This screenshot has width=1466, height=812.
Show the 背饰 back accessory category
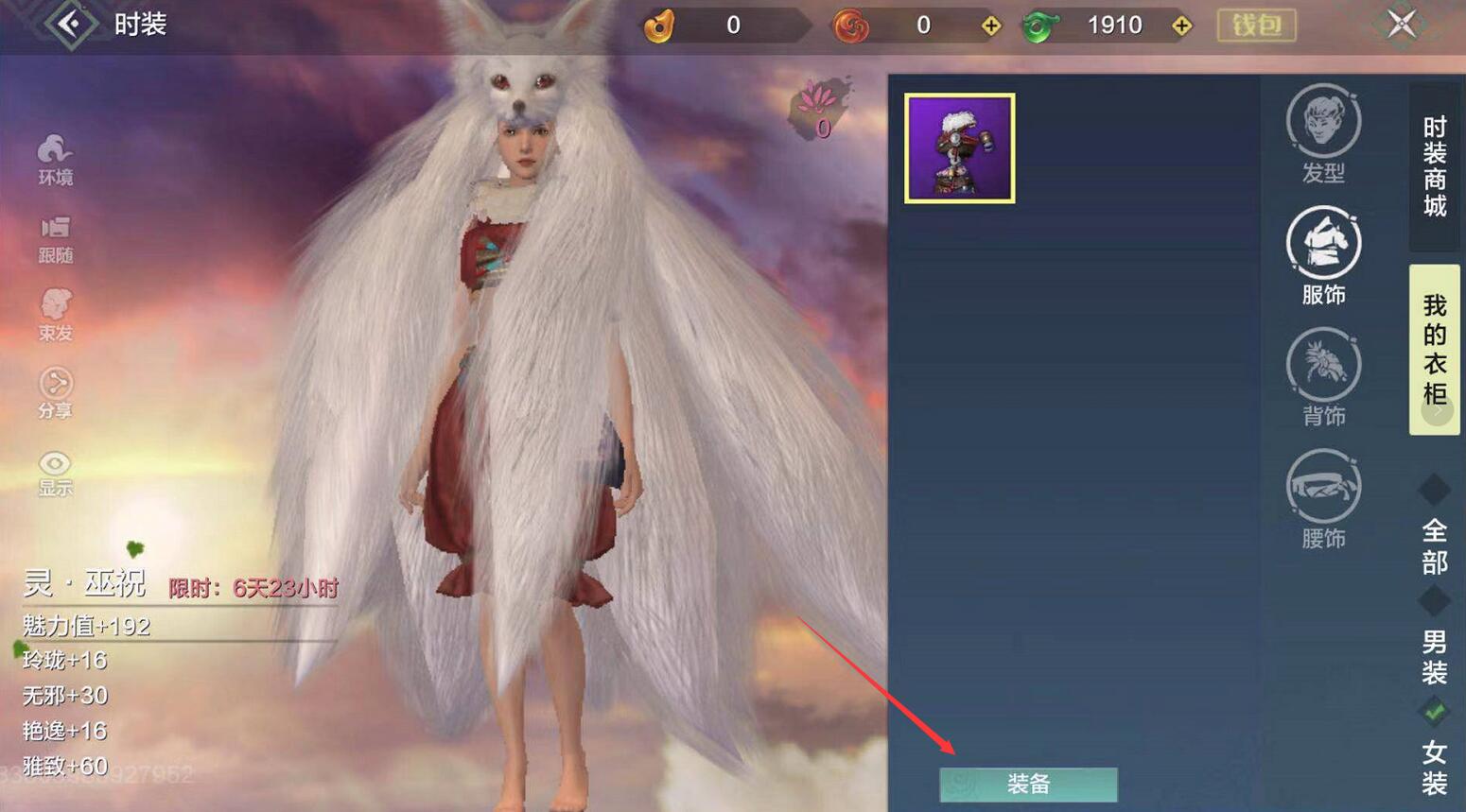[1323, 377]
